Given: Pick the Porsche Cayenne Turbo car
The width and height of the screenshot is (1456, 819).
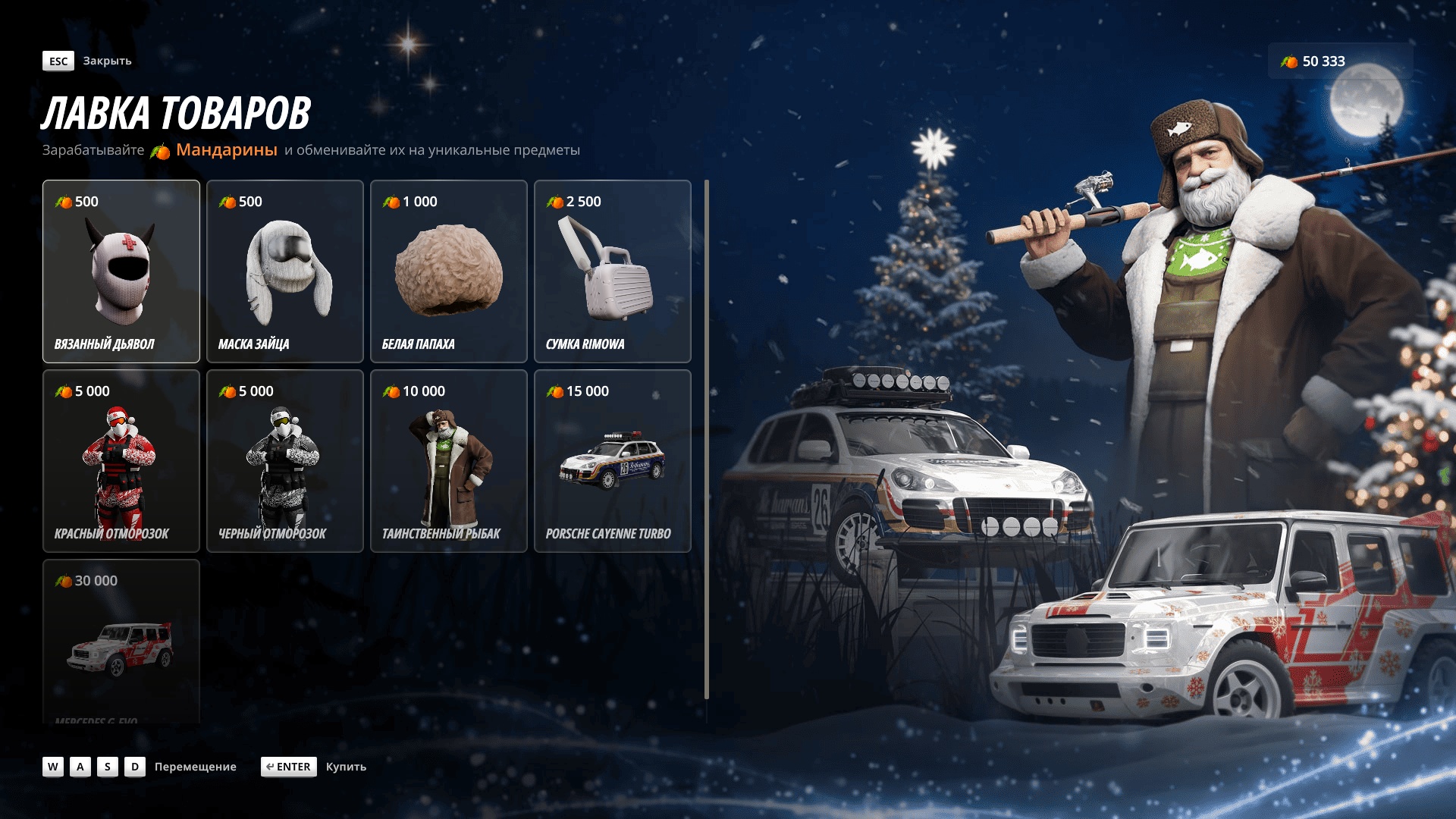Looking at the screenshot, I should click(613, 461).
